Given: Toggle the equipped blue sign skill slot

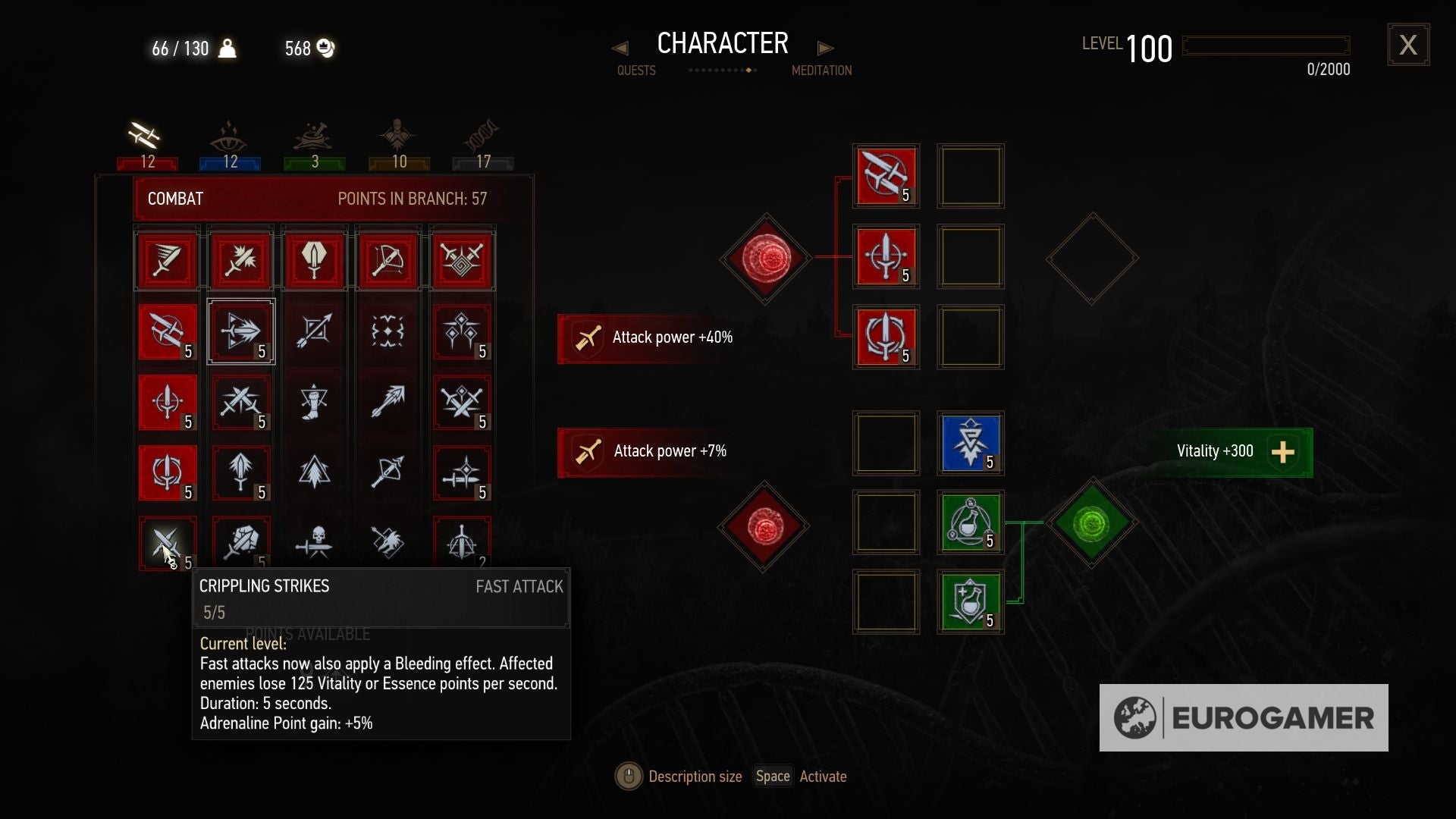Looking at the screenshot, I should point(971,444).
